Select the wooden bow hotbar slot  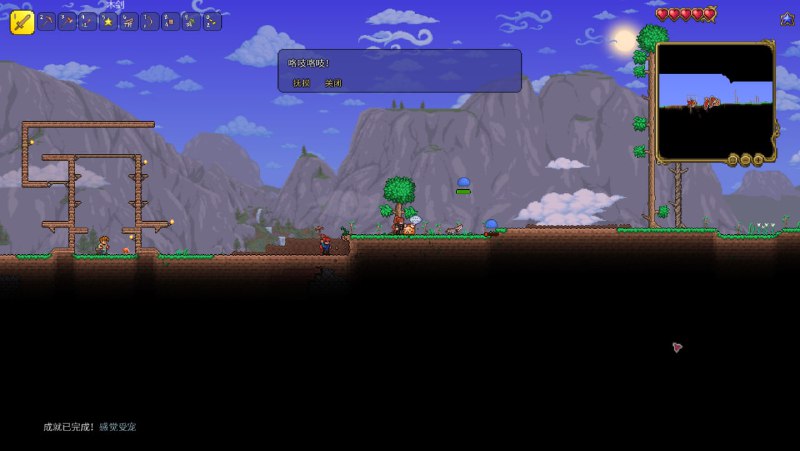pyautogui.click(x=150, y=21)
